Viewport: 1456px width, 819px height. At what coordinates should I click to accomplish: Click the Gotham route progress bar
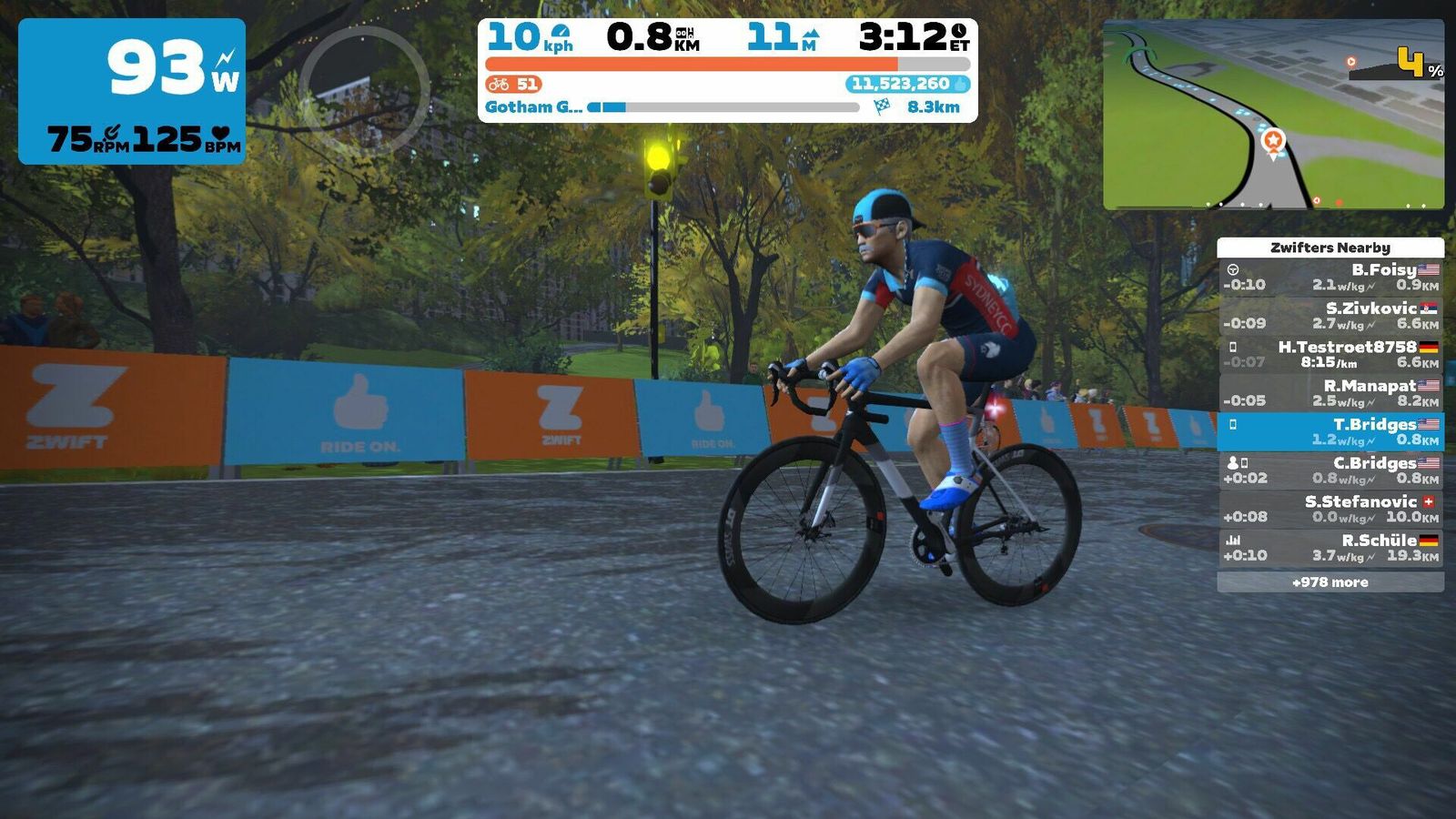click(723, 107)
